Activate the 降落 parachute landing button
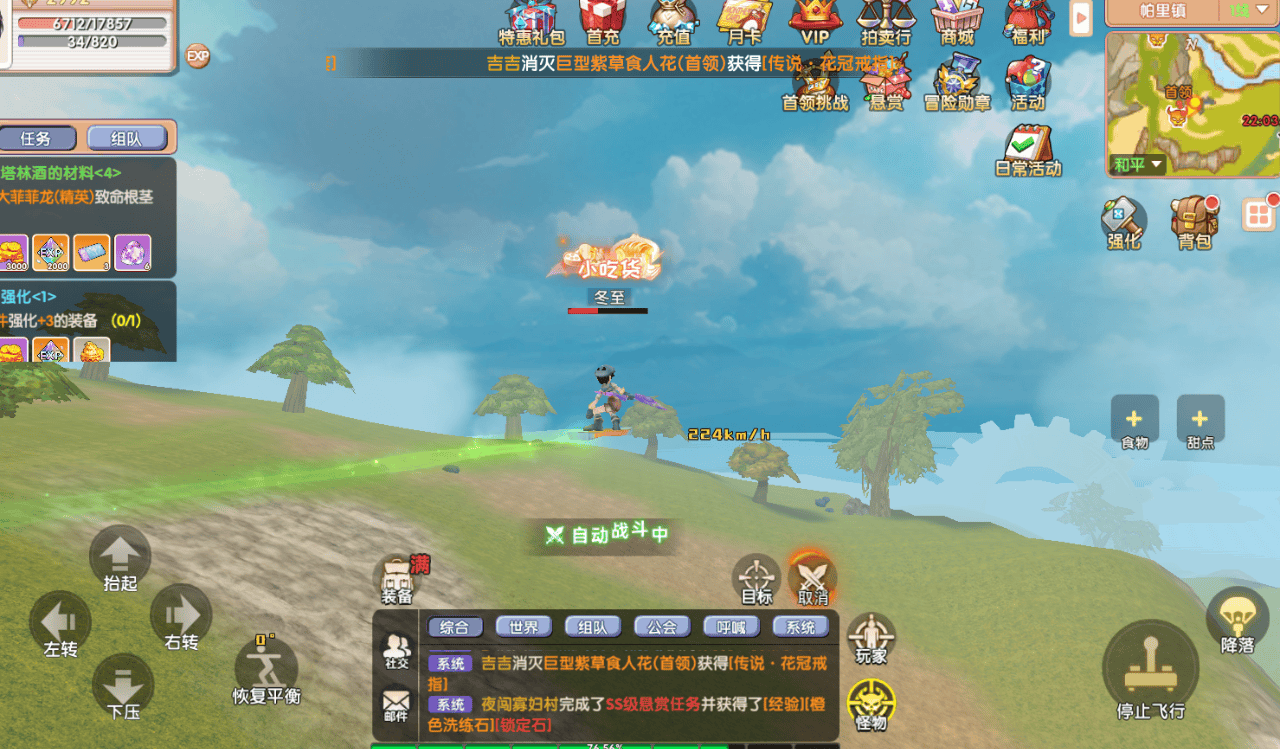Image resolution: width=1280 pixels, height=749 pixels. point(1237,620)
